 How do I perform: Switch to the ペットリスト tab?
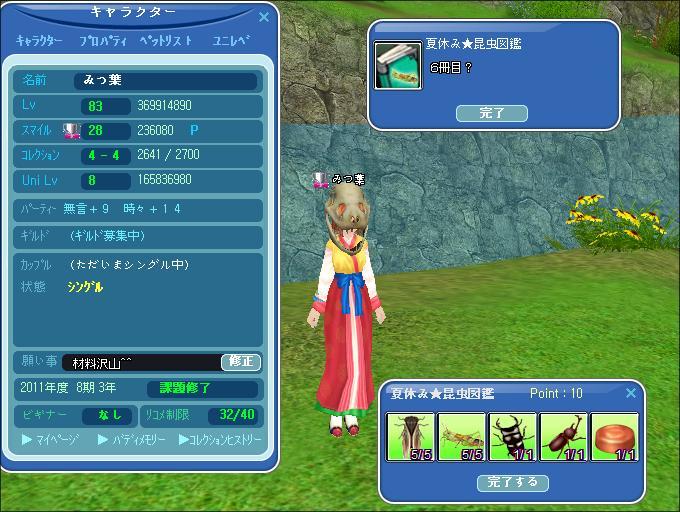point(165,41)
